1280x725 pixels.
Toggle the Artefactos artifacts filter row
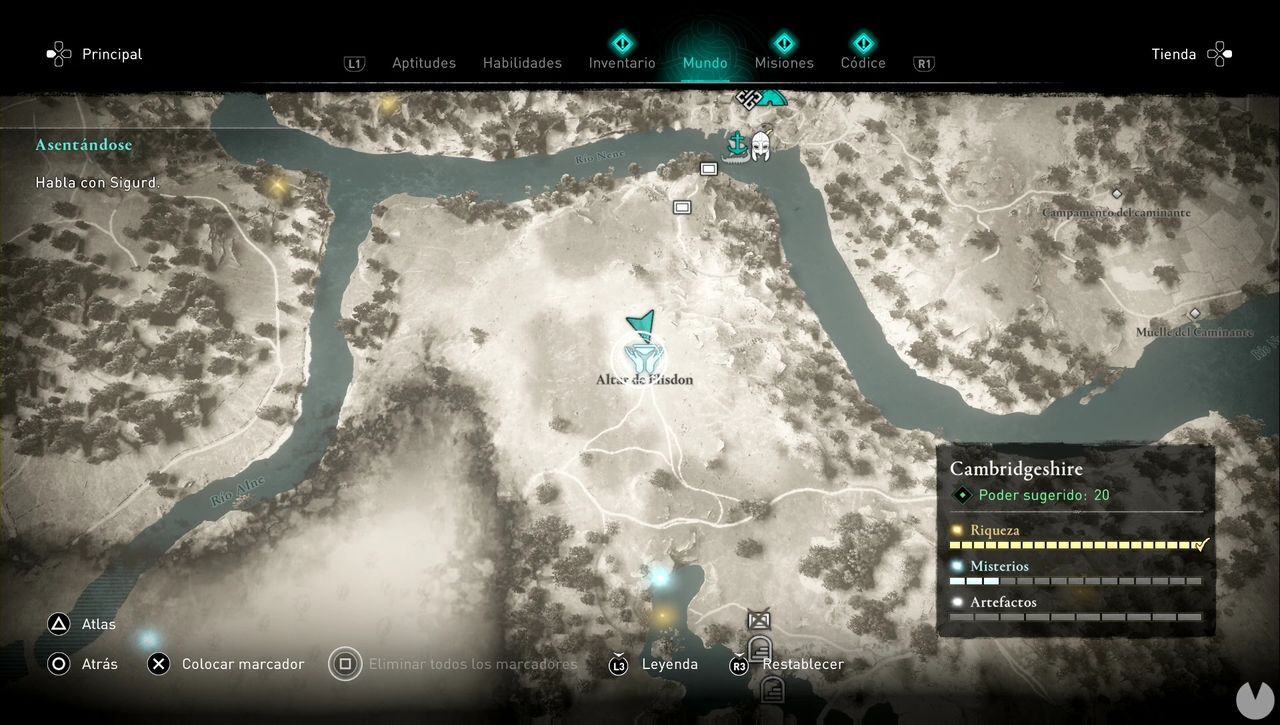coord(1003,602)
